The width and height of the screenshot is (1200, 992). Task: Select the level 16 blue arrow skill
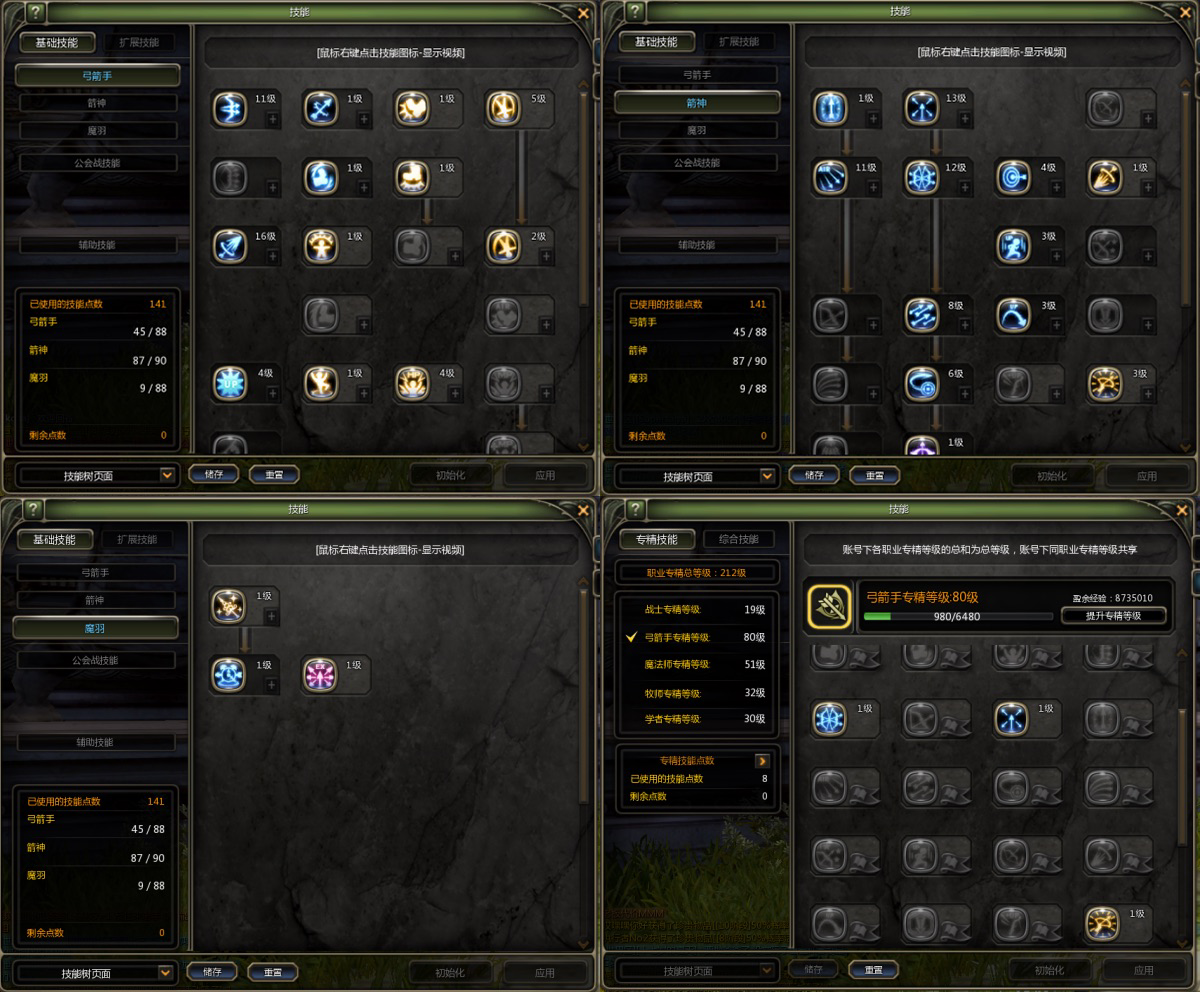[229, 246]
